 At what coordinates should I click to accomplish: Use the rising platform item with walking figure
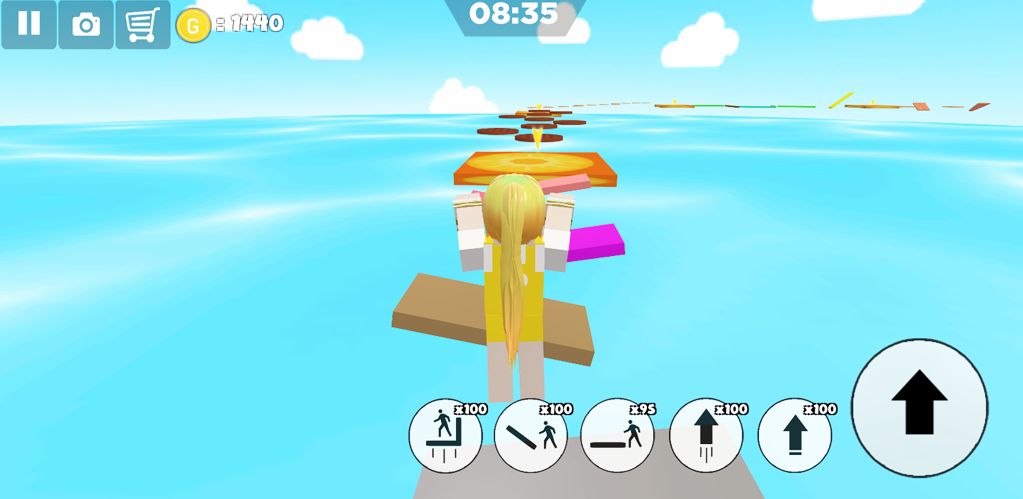pyautogui.click(x=445, y=435)
